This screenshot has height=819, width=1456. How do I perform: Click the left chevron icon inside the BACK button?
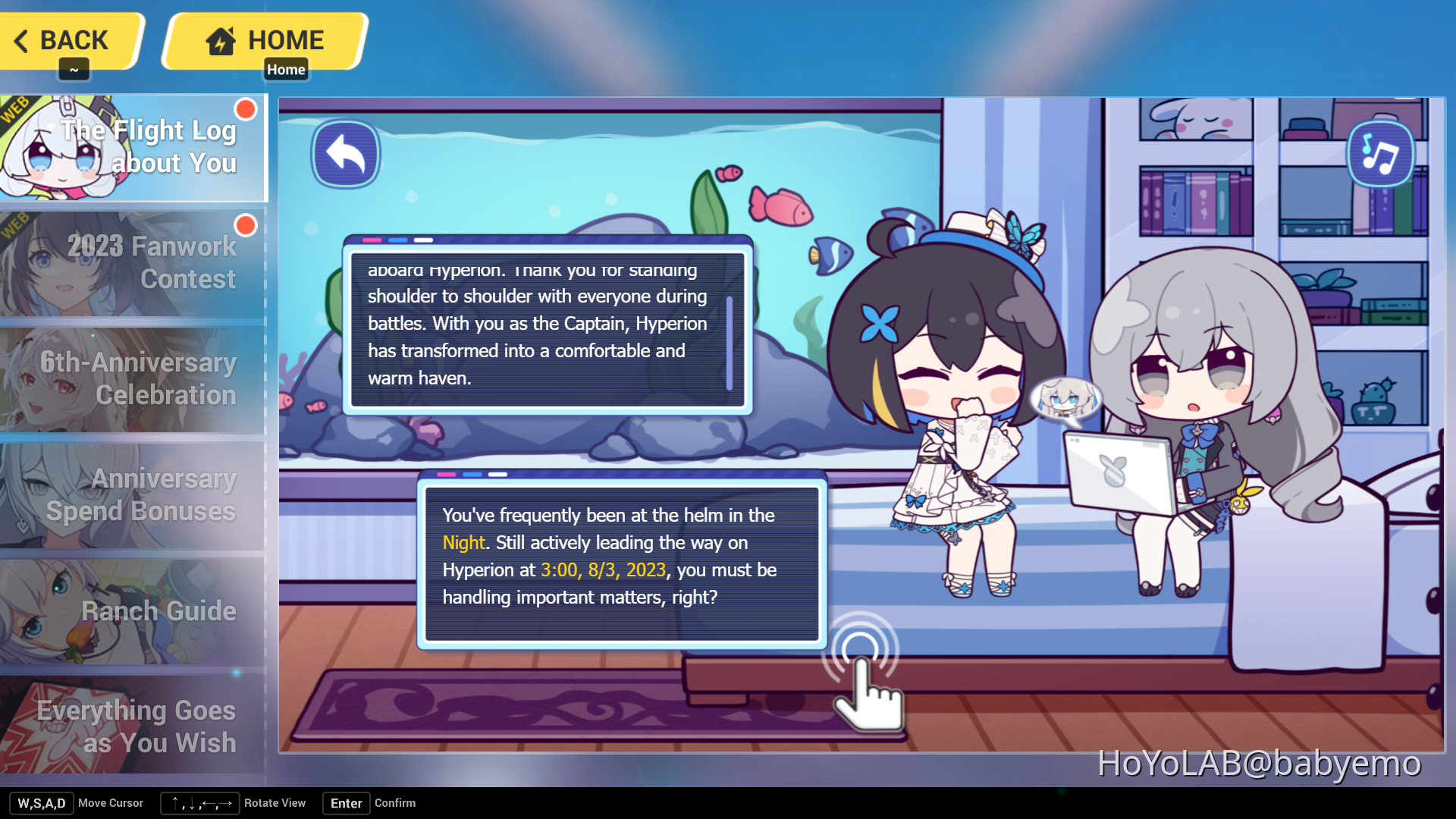(21, 40)
